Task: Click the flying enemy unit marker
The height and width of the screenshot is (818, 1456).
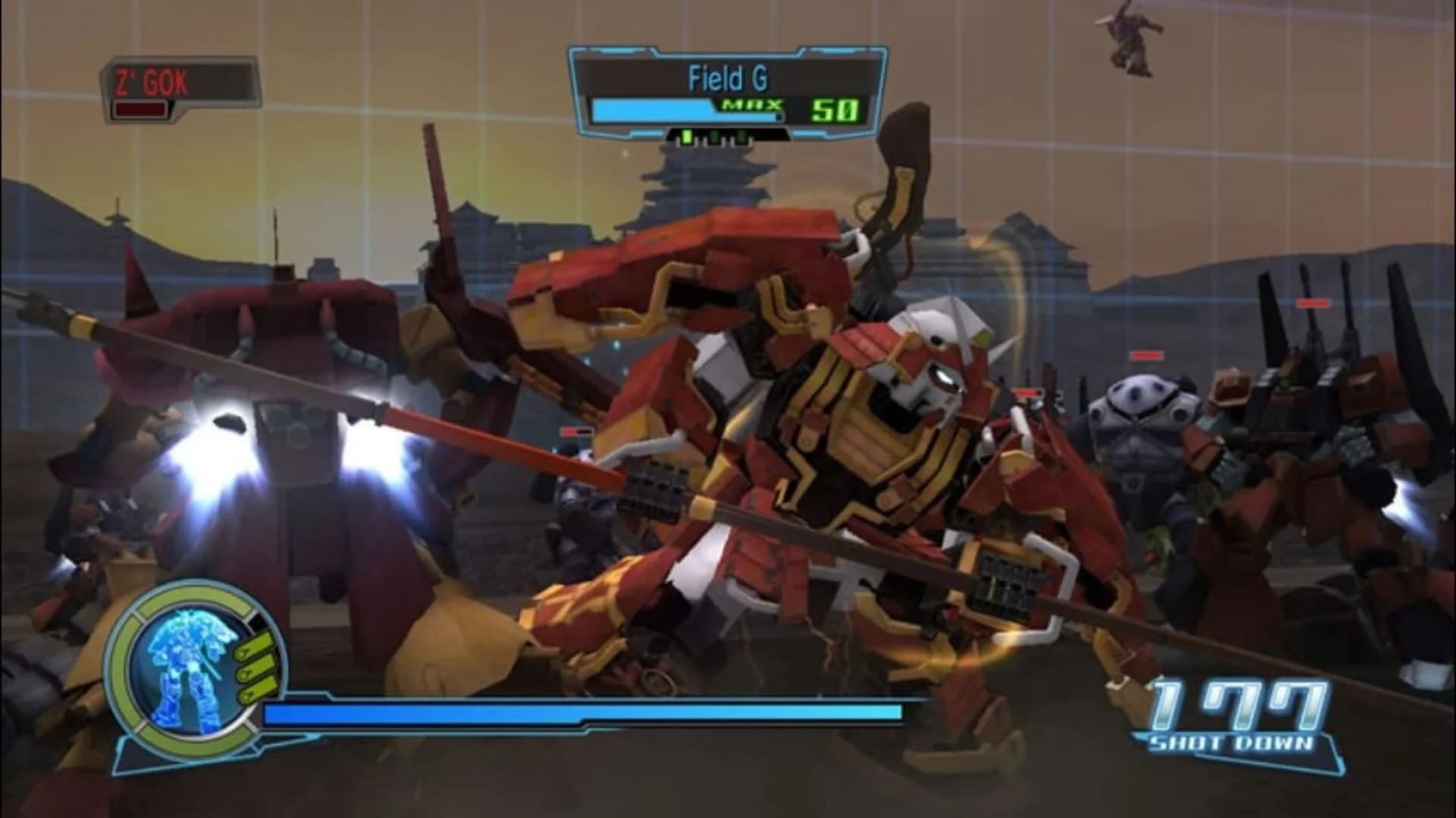Action: point(1130,38)
